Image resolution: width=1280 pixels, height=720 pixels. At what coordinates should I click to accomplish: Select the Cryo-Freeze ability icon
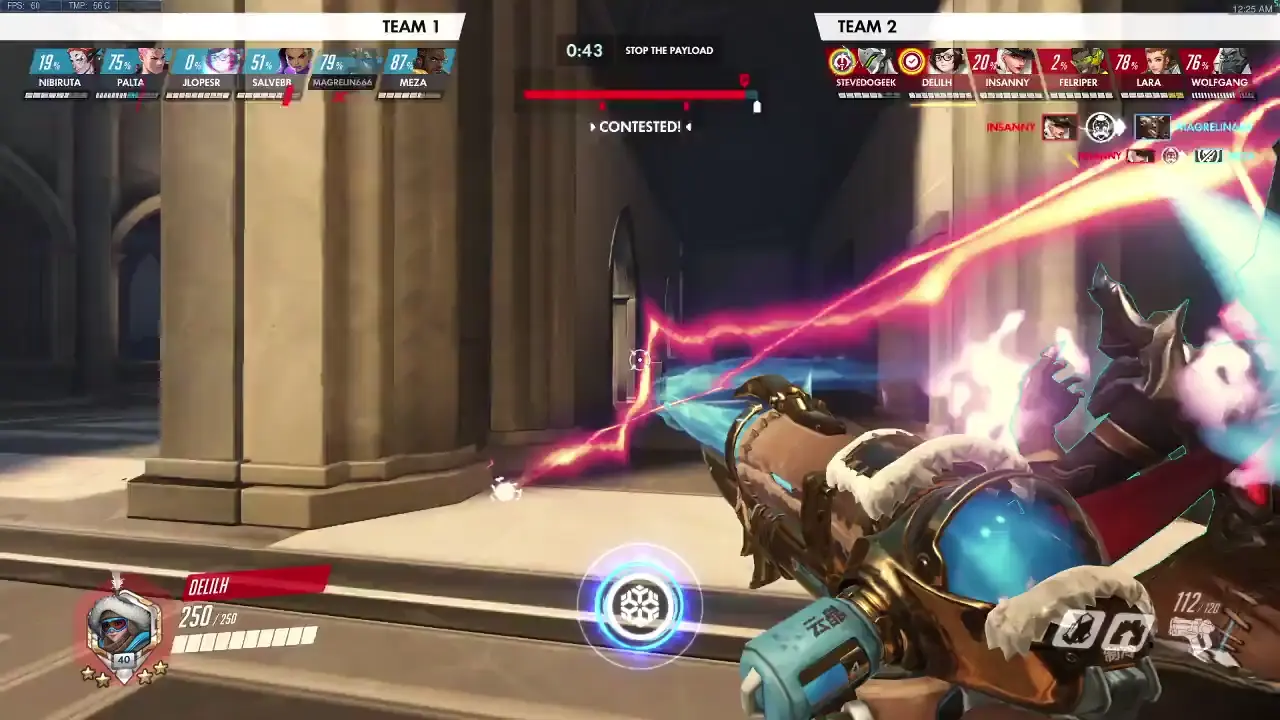pos(1074,630)
